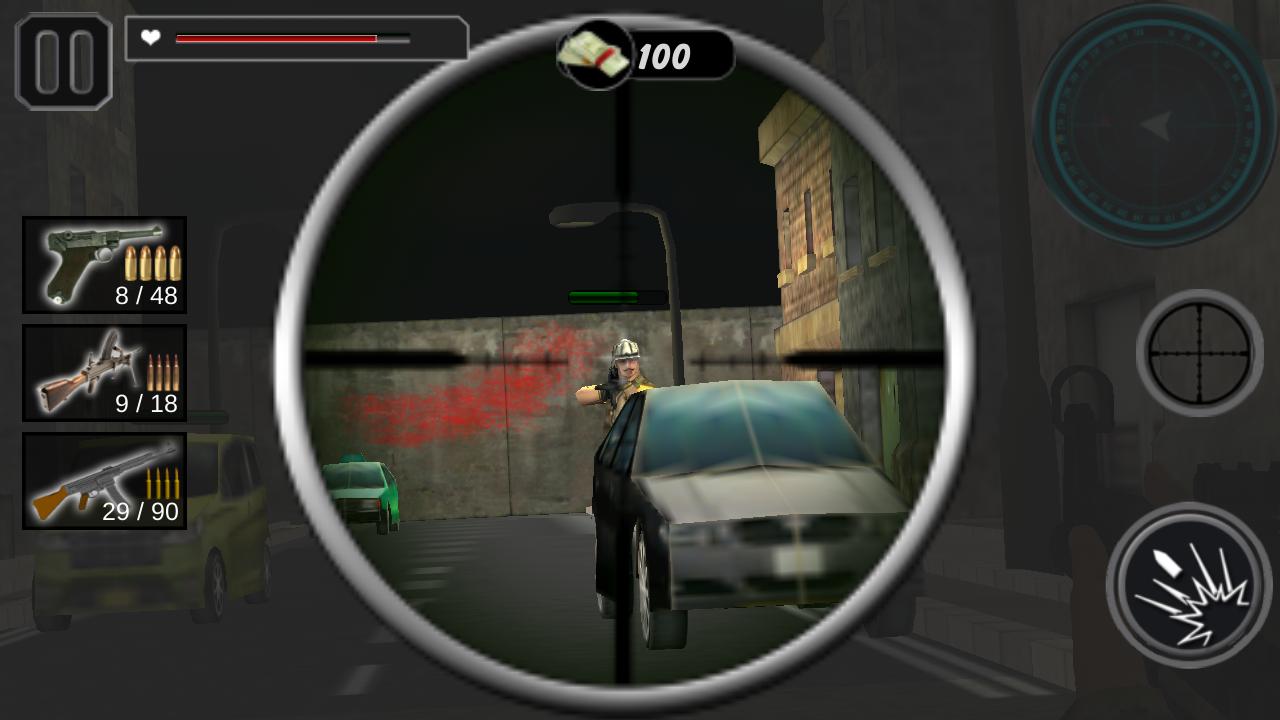Tap the cash counter showing 100
Screen dimensions: 1280x720
click(667, 55)
